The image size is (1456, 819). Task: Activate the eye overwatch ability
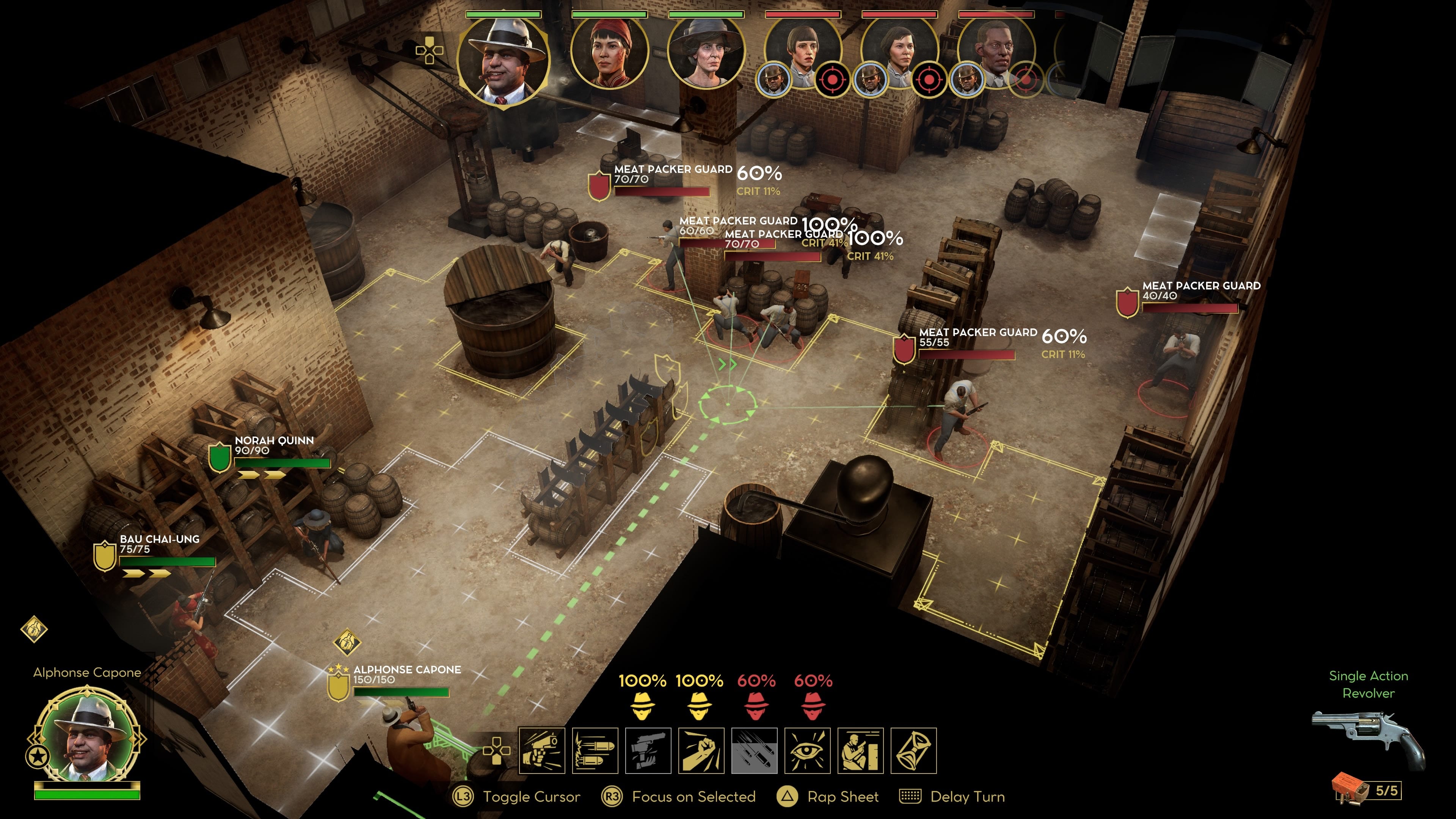[x=807, y=751]
